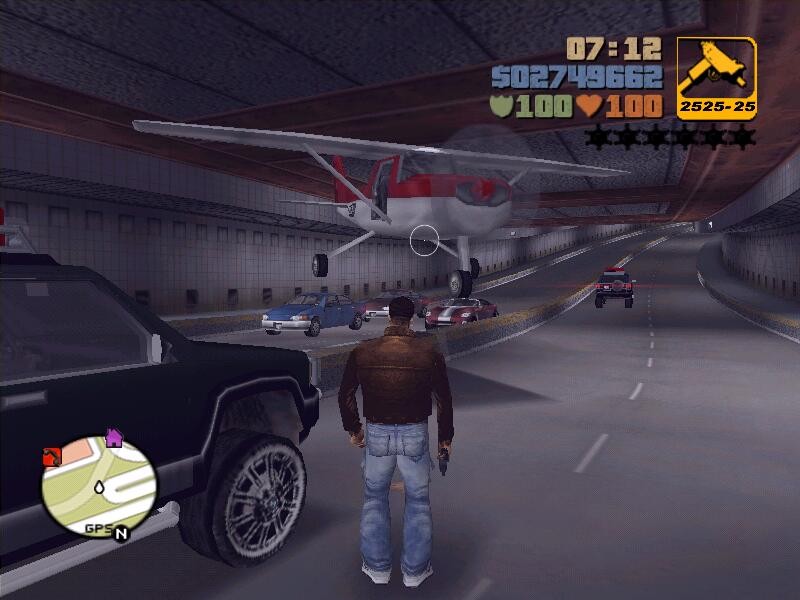
Task: Click the north compass N marker
Action: pyautogui.click(x=121, y=532)
